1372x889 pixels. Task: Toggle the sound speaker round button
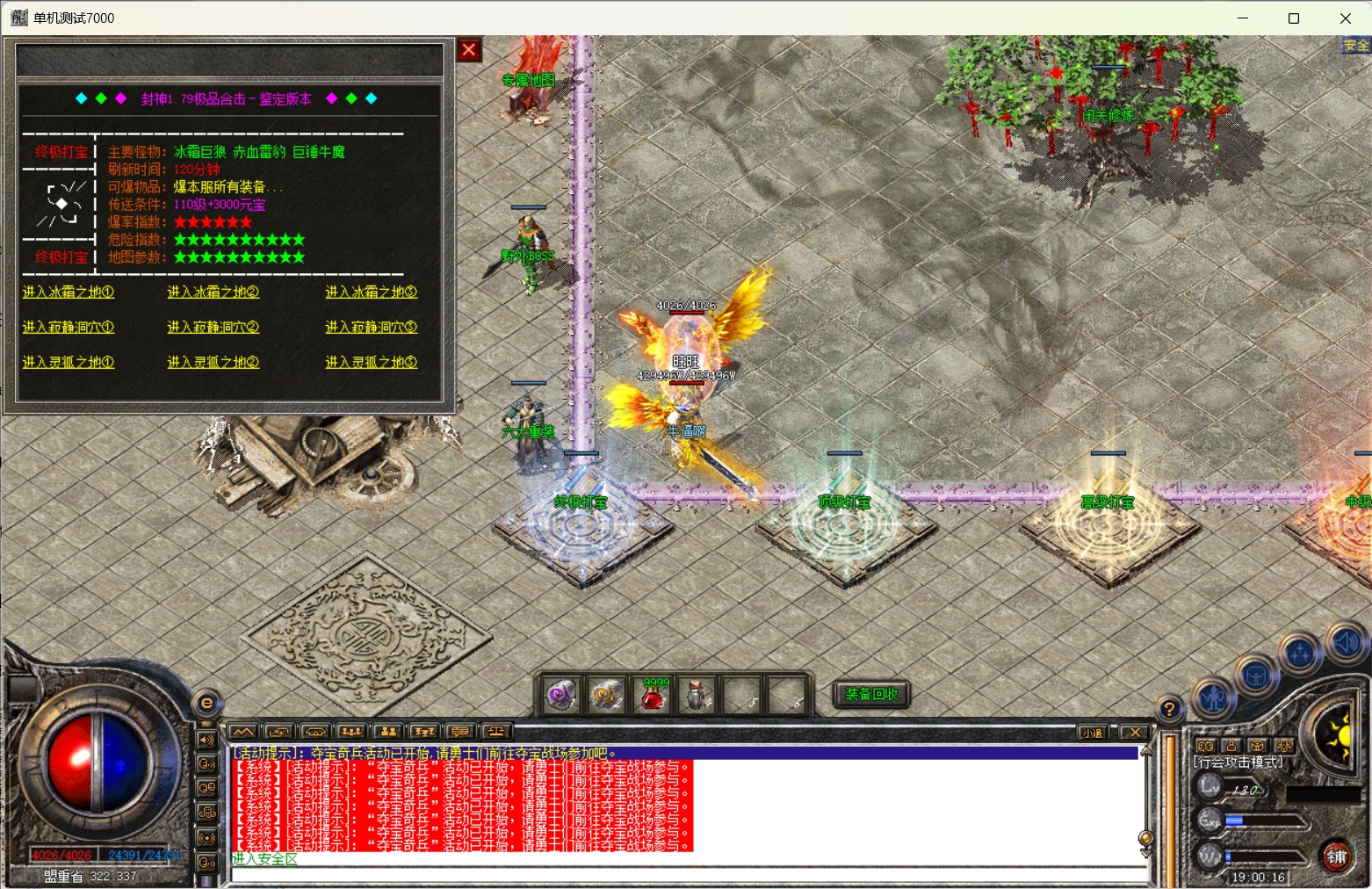(1346, 643)
